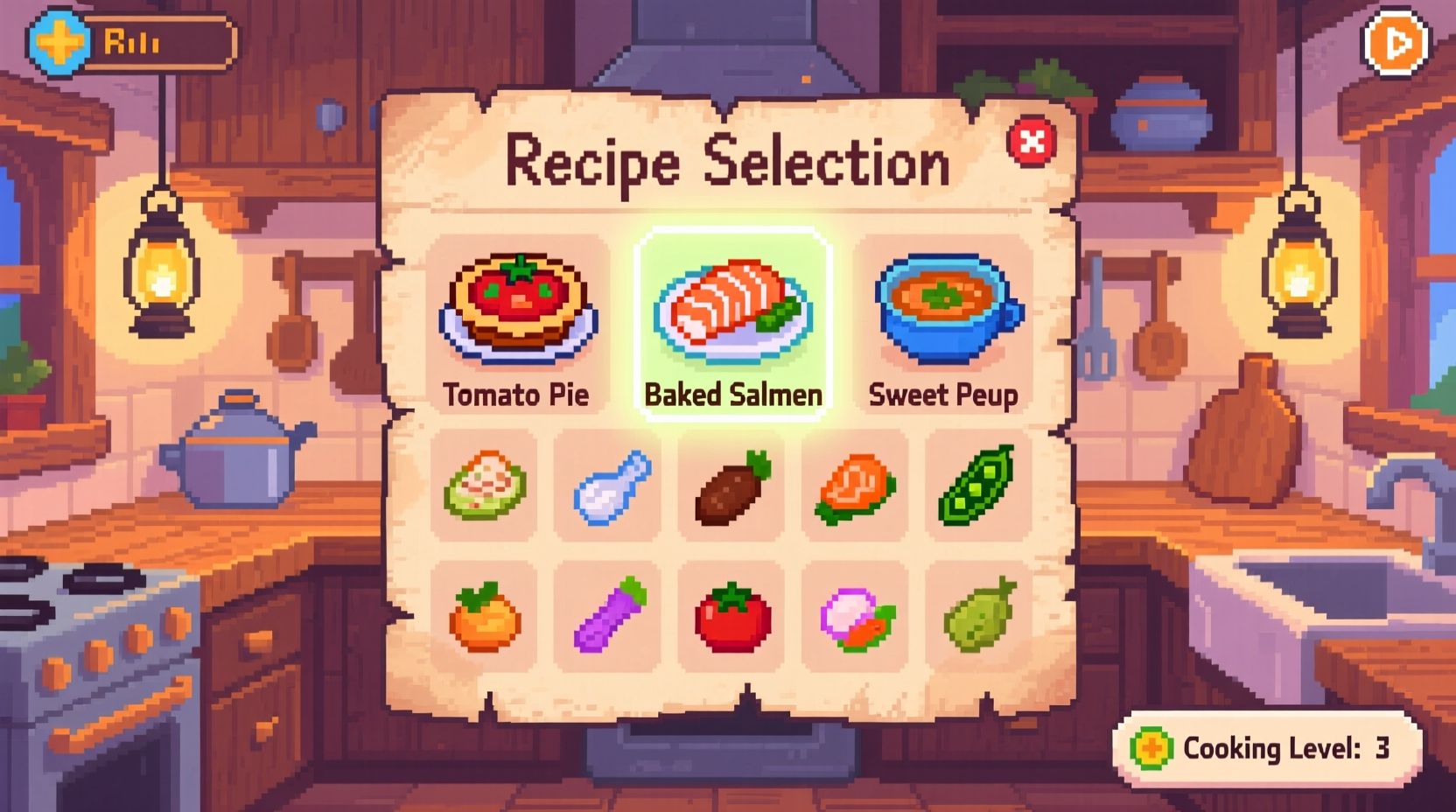Choose the green pear ingredient
Screen dimensions: 1456x812
click(x=977, y=617)
